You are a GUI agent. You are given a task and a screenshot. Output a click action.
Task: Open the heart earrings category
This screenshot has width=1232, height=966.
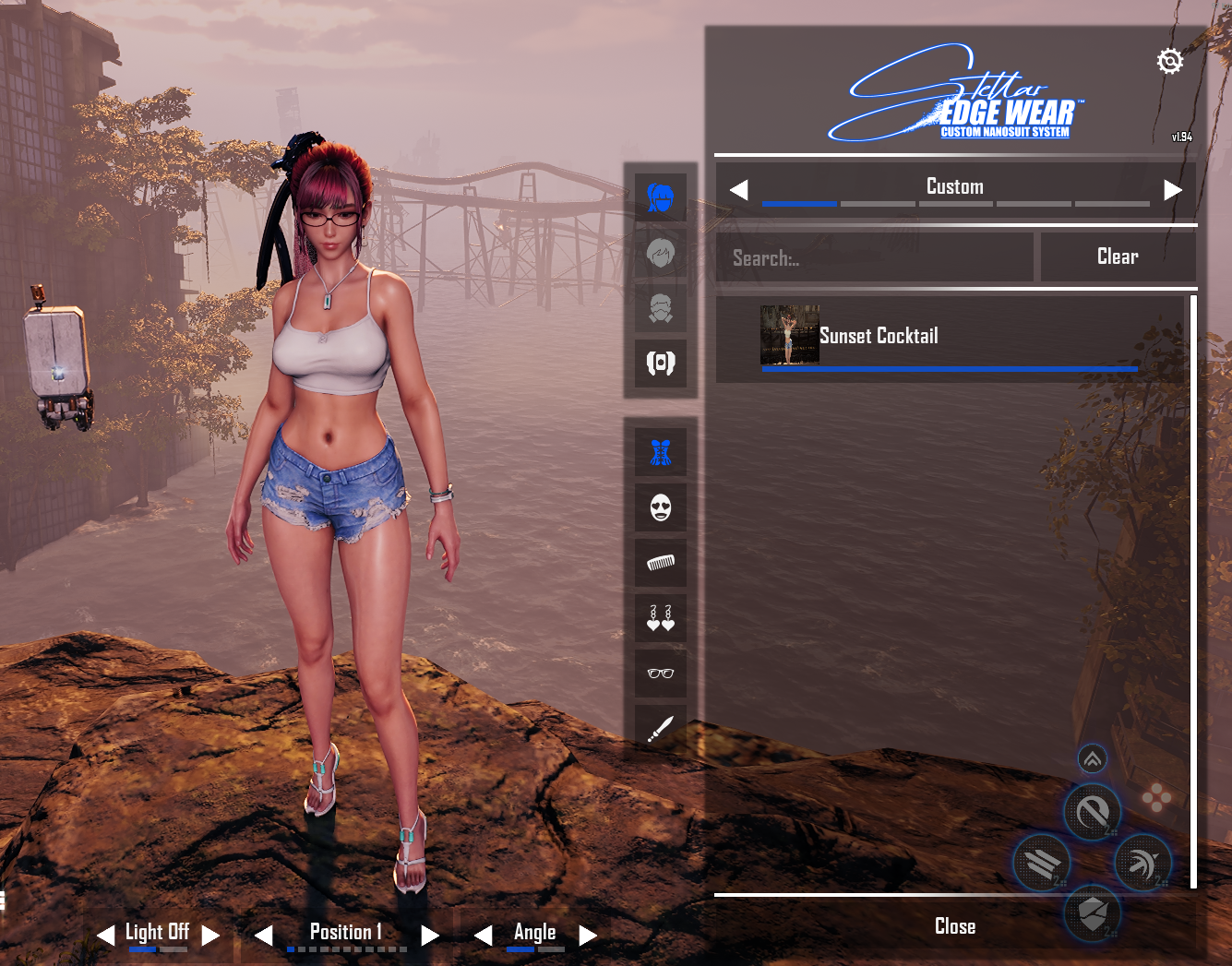661,618
